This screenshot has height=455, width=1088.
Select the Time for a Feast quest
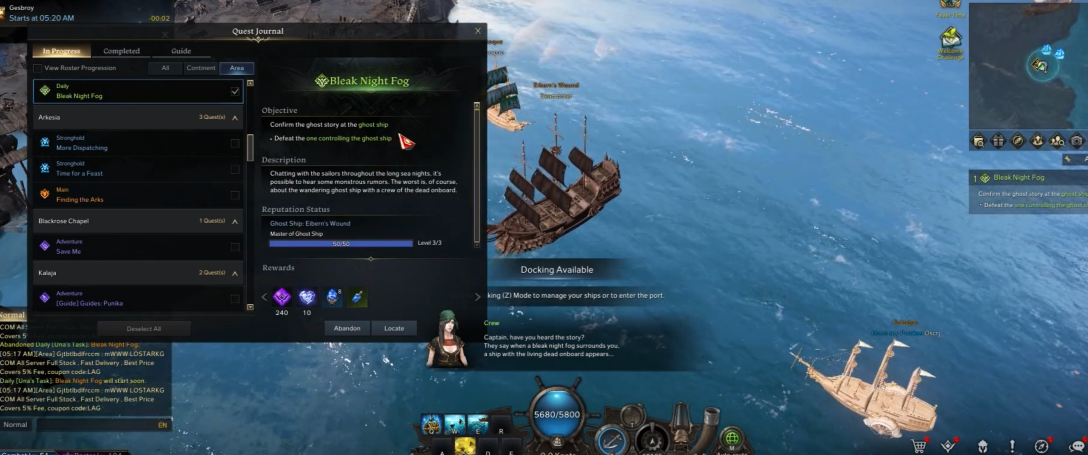pyautogui.click(x=110, y=169)
